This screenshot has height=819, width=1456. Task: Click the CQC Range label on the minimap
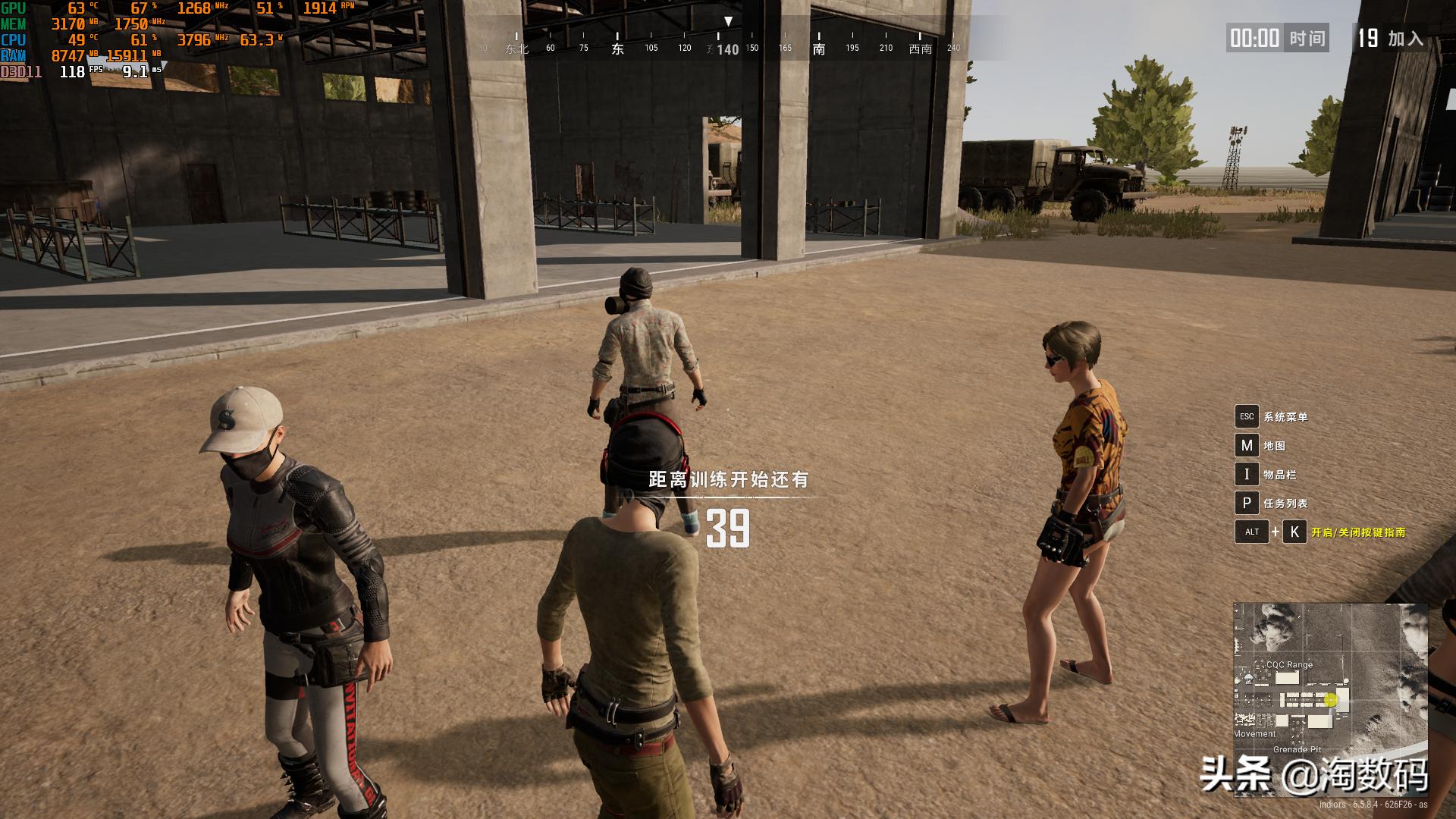click(1289, 665)
